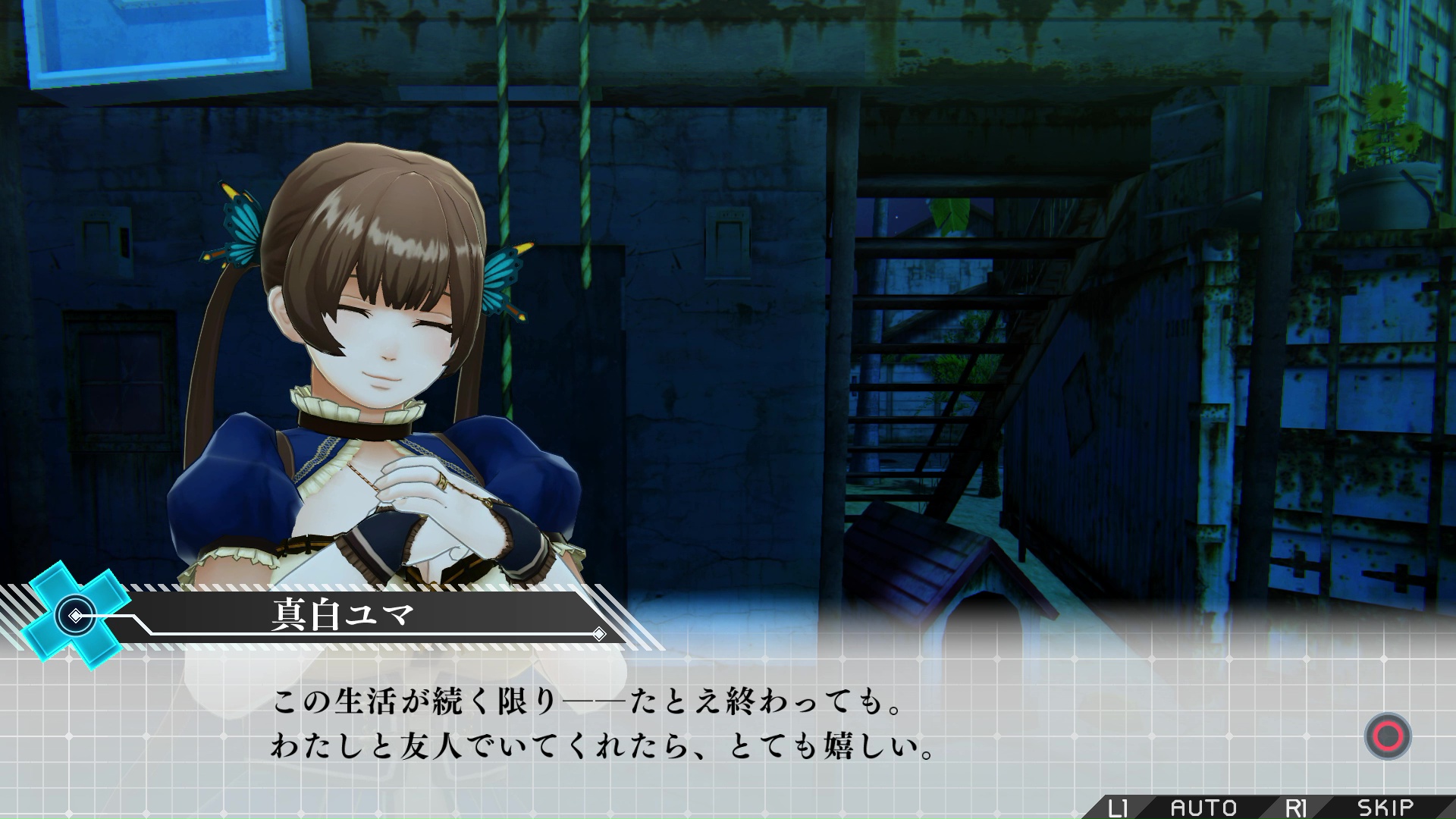
Task: Activate the SKIP dialogue button
Action: click(1385, 808)
